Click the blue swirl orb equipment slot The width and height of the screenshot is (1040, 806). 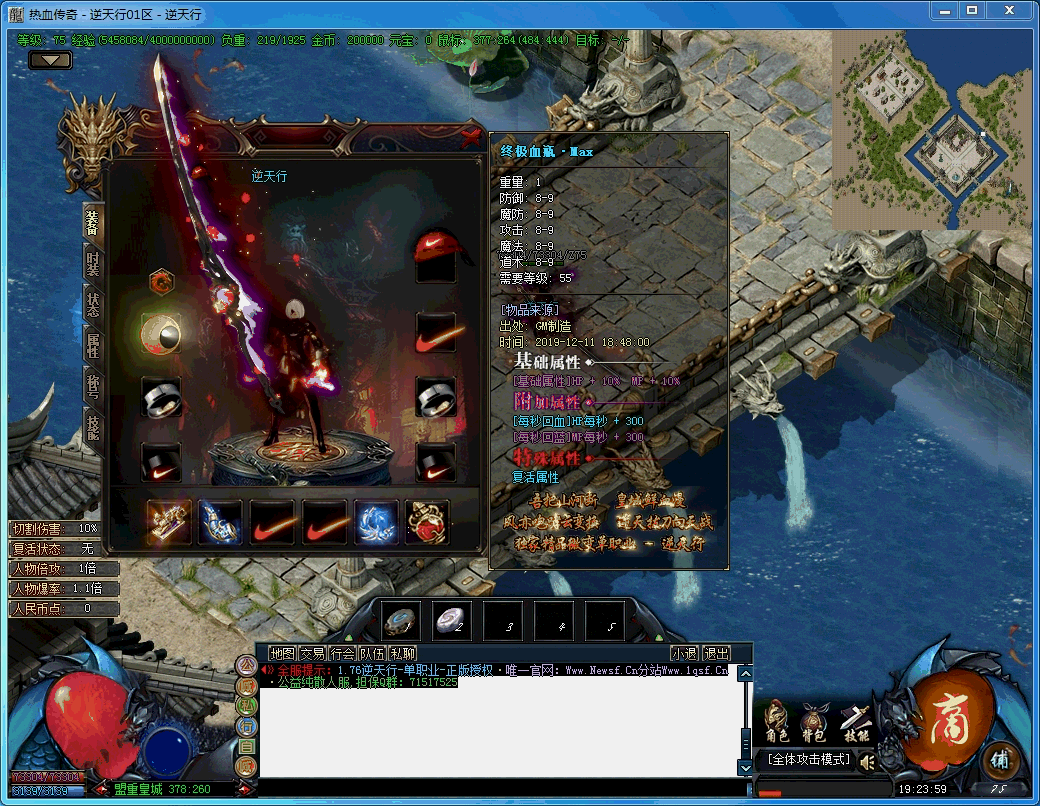376,521
